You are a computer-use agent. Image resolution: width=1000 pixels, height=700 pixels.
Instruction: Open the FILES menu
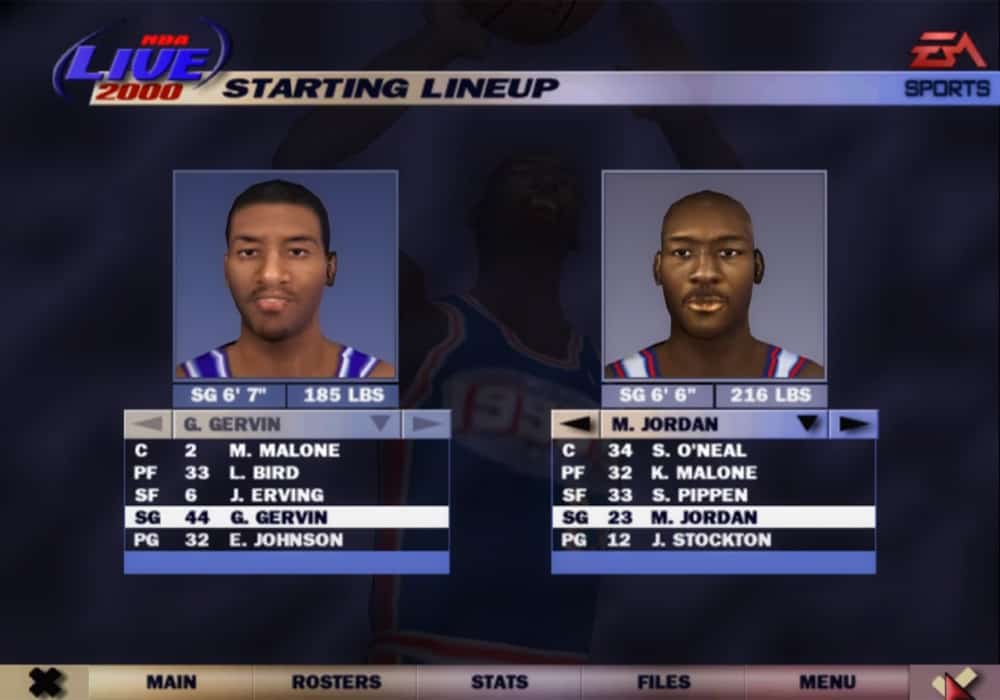point(664,682)
